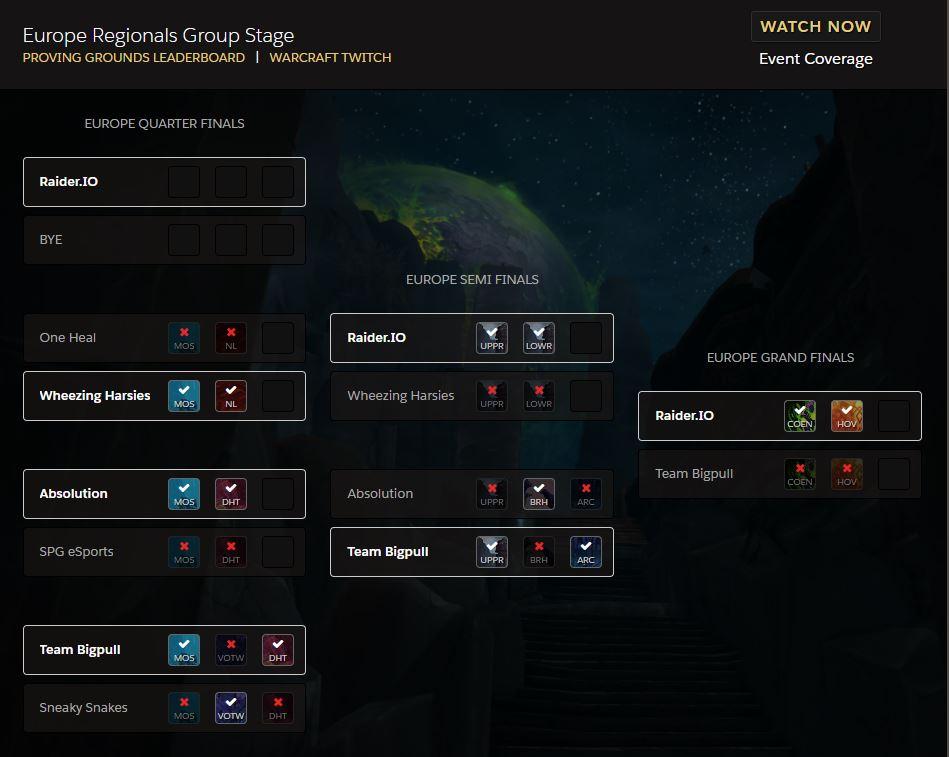This screenshot has height=757, width=949.
Task: Click Raider.IO's HOV dungeon icon
Action: (x=847, y=416)
